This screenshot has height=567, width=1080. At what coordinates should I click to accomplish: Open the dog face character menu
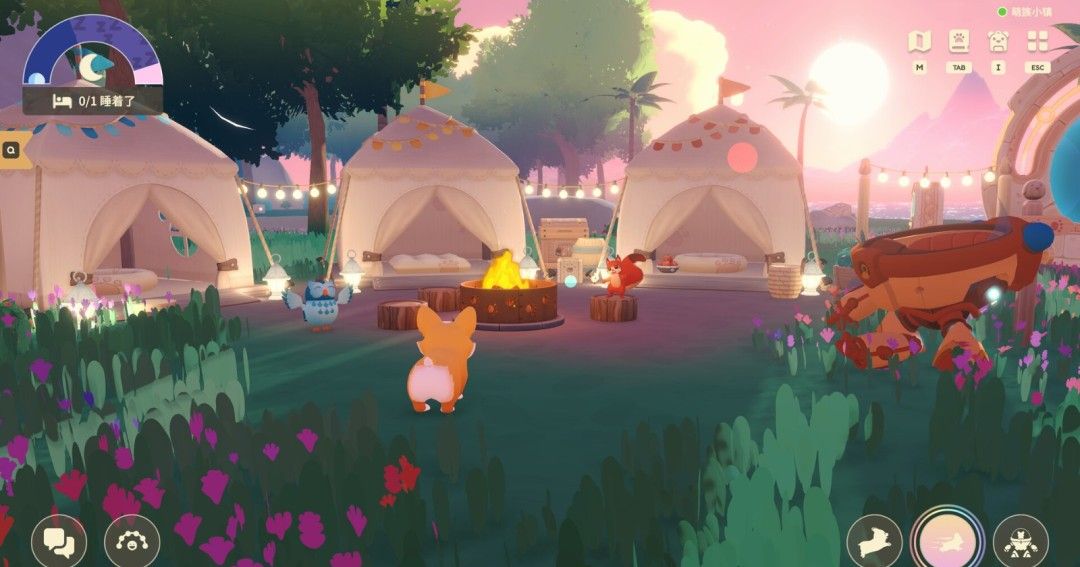coord(997,41)
